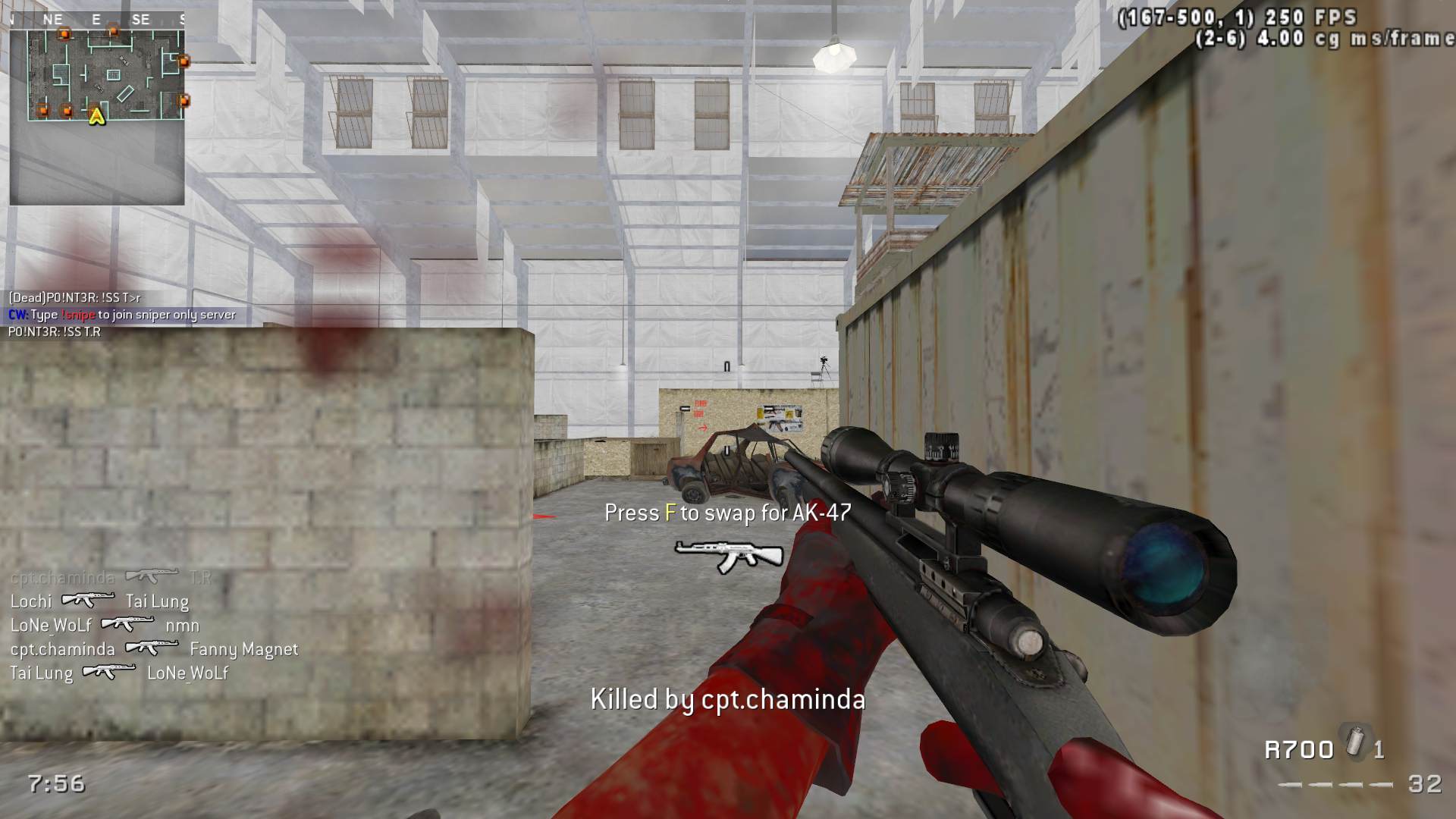This screenshot has width=1456, height=819.
Task: Select the killfeed row Tai Lung killed LoNe_WoLf
Action: click(119, 673)
